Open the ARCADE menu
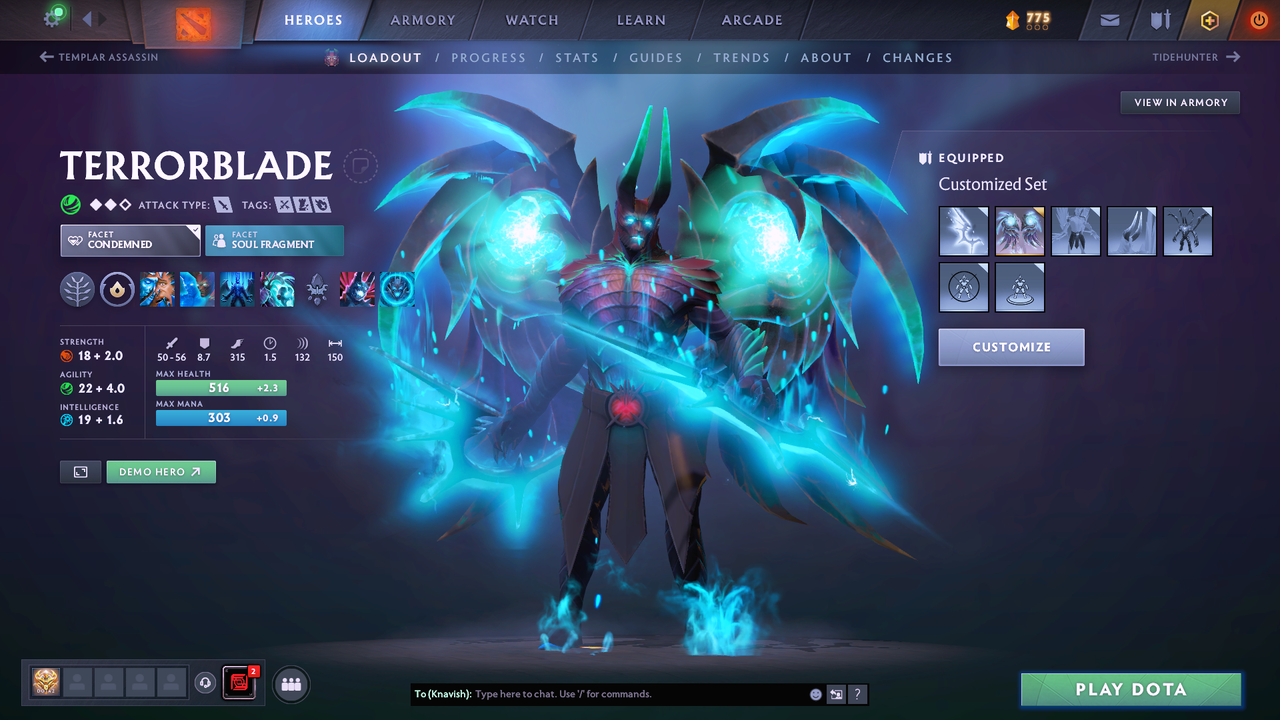The width and height of the screenshot is (1280, 720). pyautogui.click(x=751, y=19)
